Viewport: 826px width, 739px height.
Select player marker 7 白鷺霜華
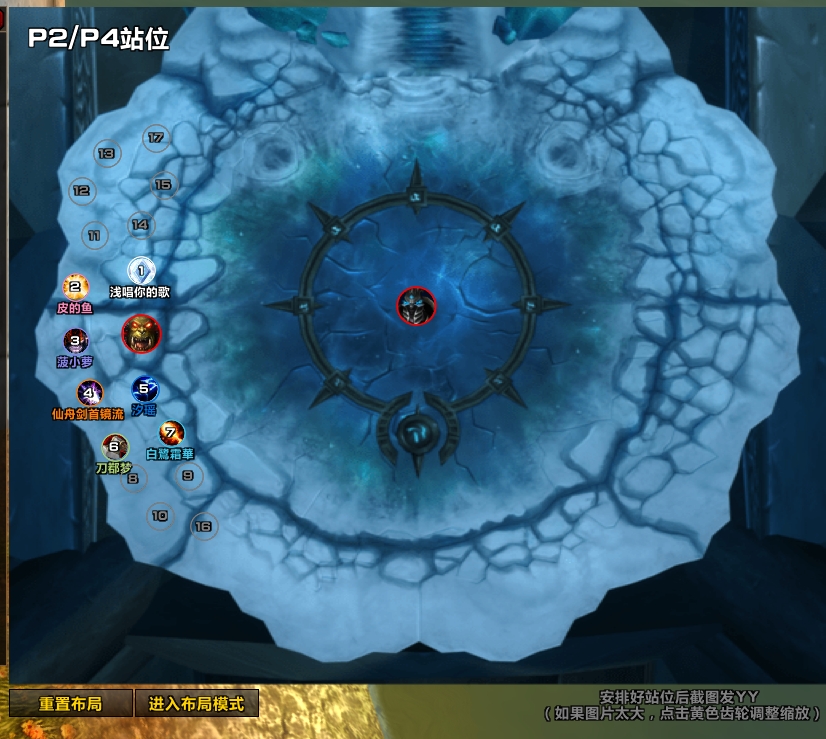(172, 434)
